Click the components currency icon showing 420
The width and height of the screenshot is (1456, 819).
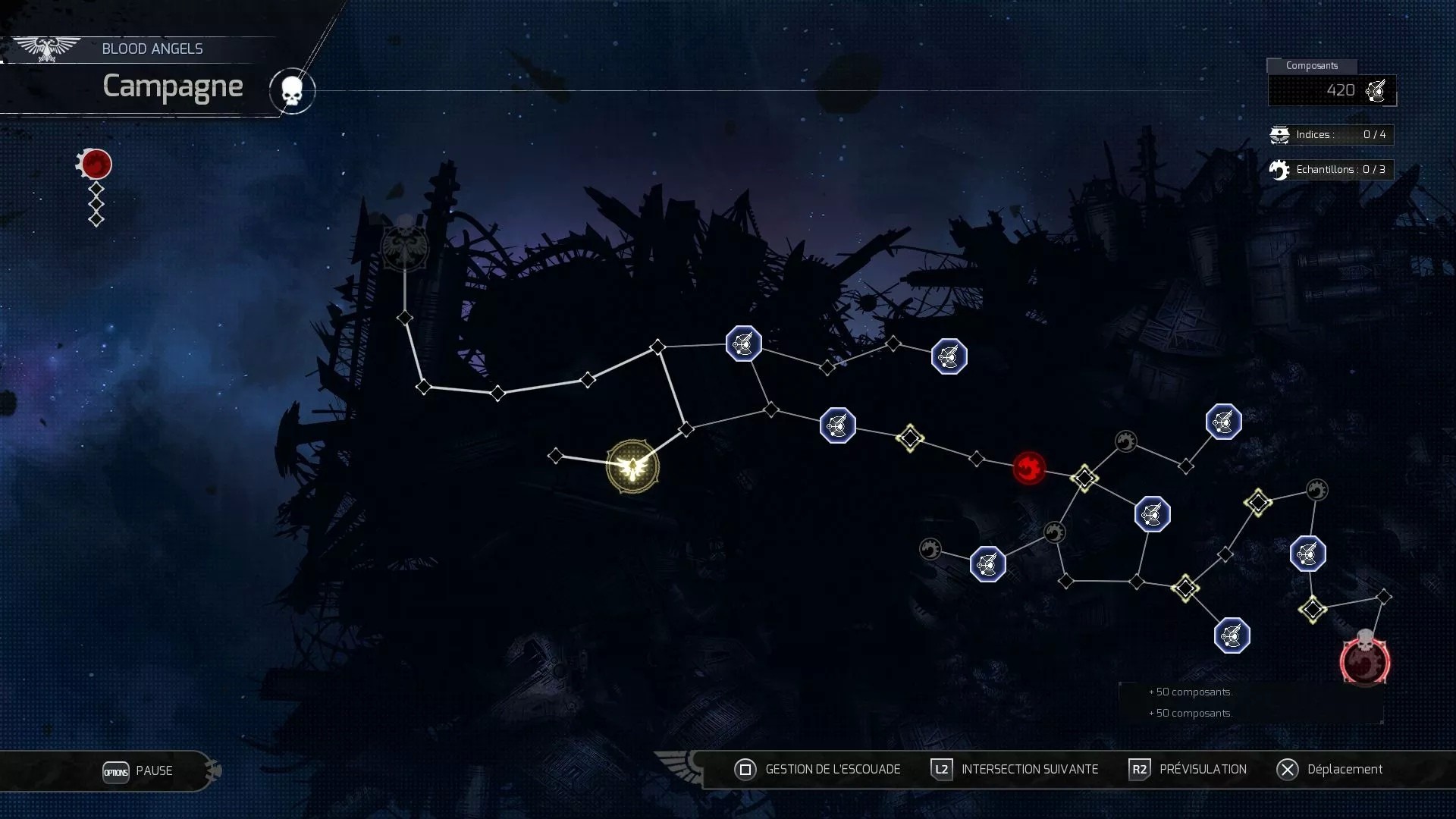tap(1376, 89)
